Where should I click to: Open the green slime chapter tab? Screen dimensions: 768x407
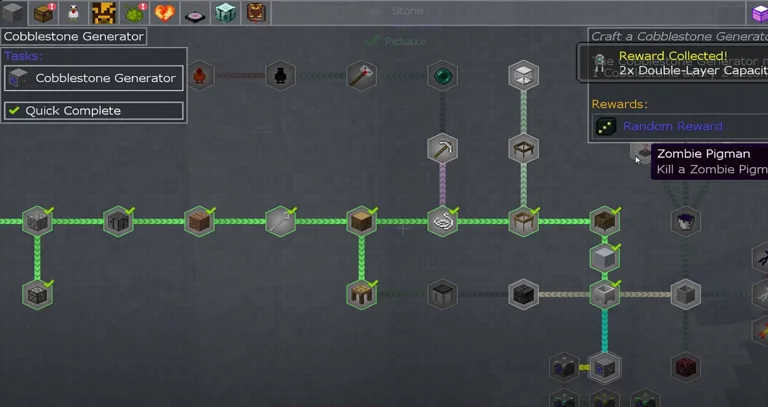(x=134, y=13)
